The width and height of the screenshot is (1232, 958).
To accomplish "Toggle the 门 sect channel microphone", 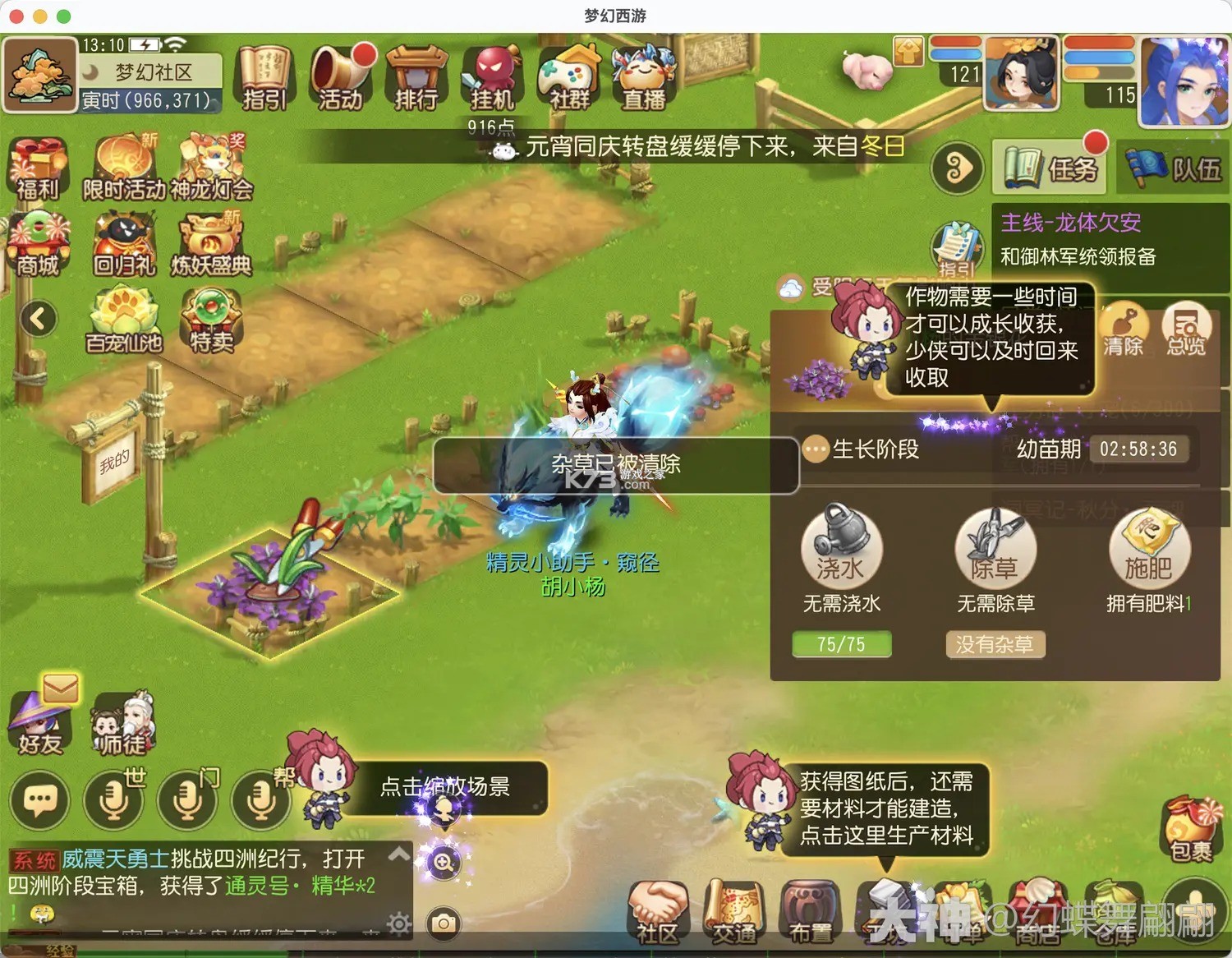I will (x=187, y=799).
